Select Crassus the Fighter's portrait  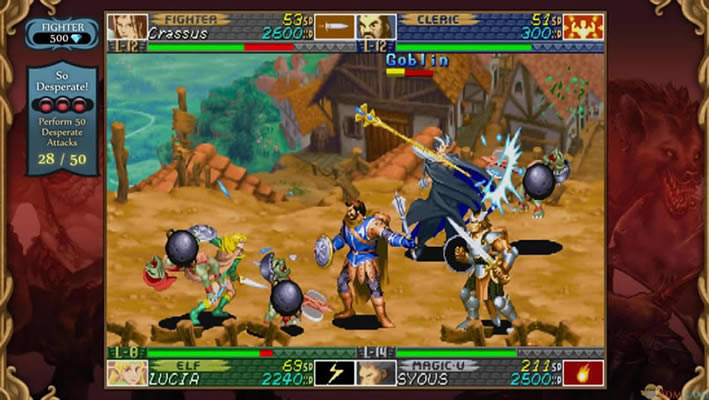click(x=127, y=26)
